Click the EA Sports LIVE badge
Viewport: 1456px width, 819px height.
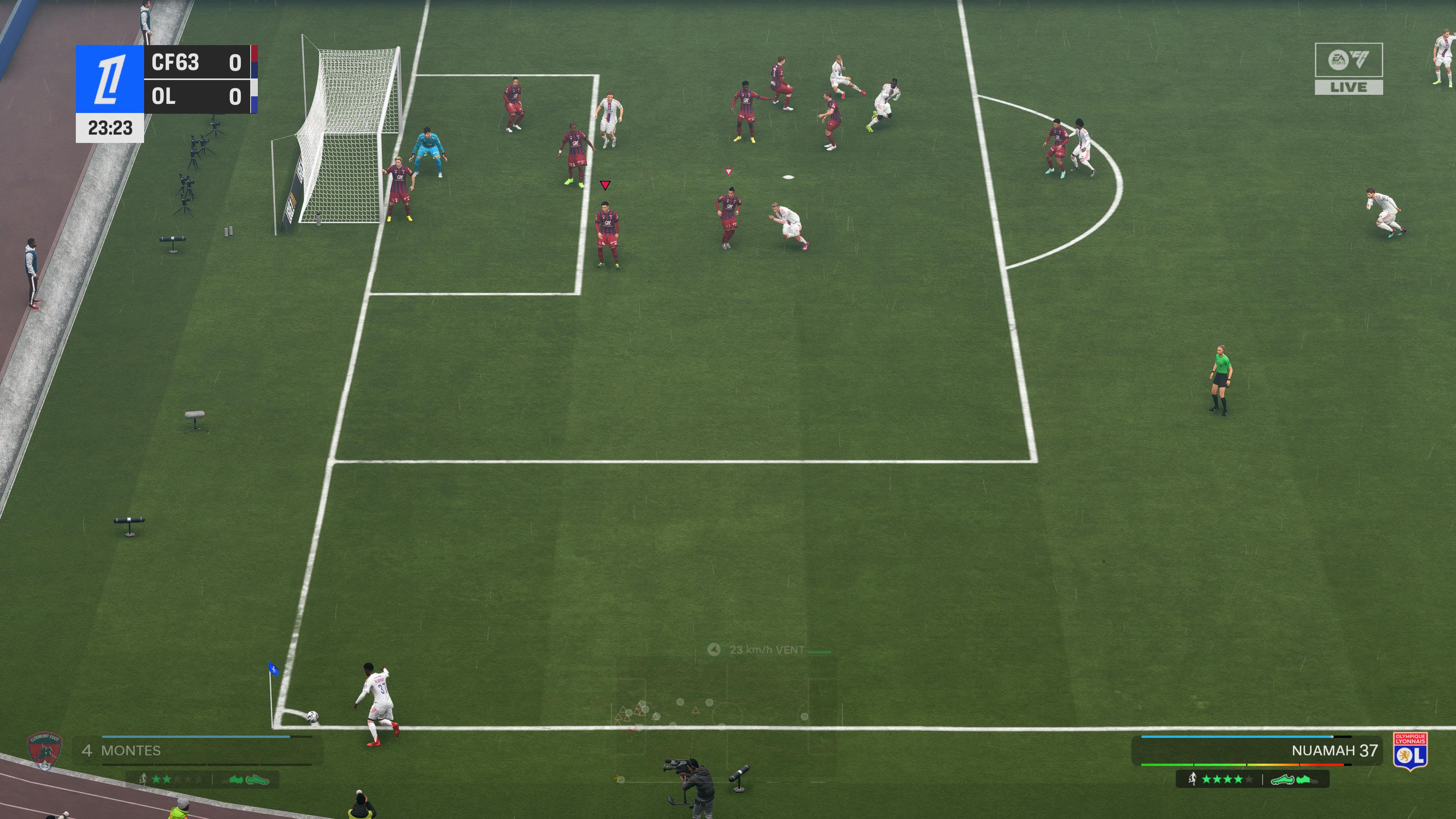click(1349, 68)
